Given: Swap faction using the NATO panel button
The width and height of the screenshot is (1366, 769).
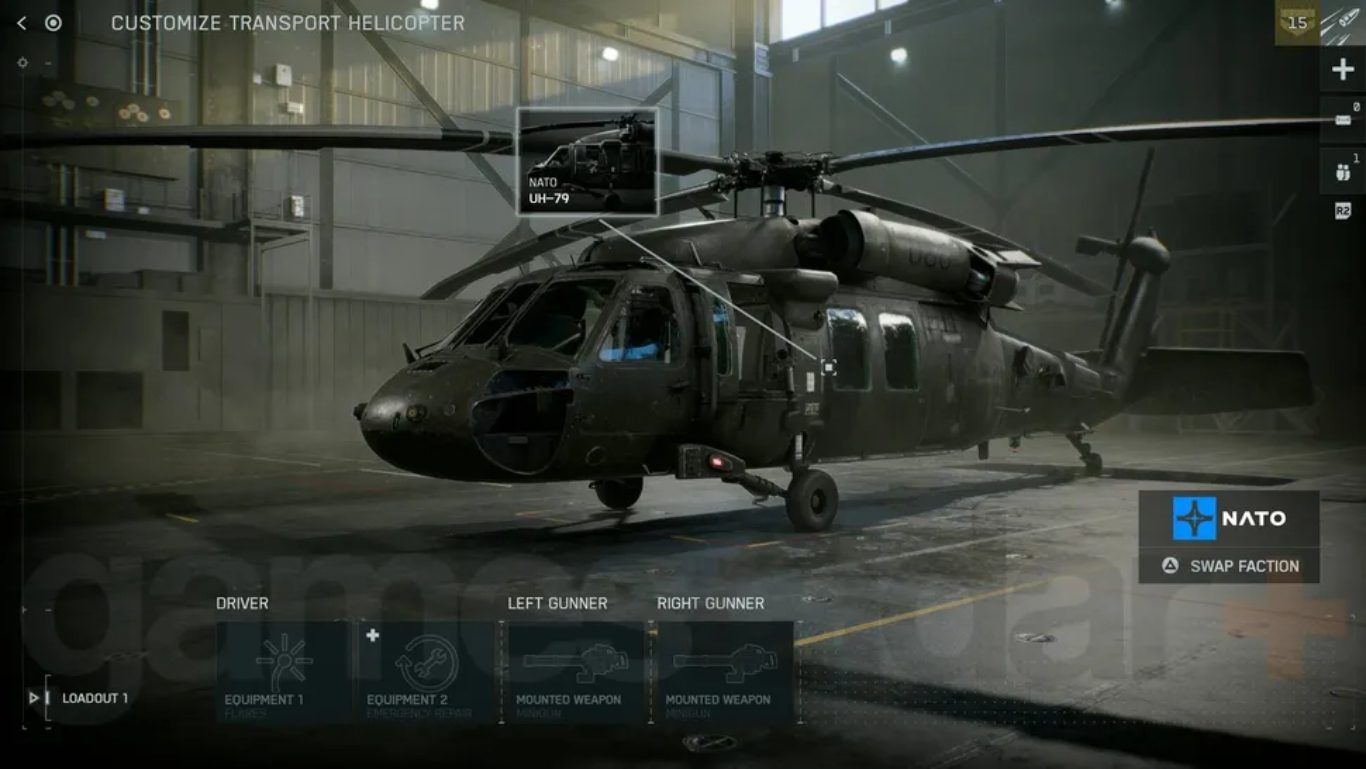Looking at the screenshot, I should [1229, 566].
